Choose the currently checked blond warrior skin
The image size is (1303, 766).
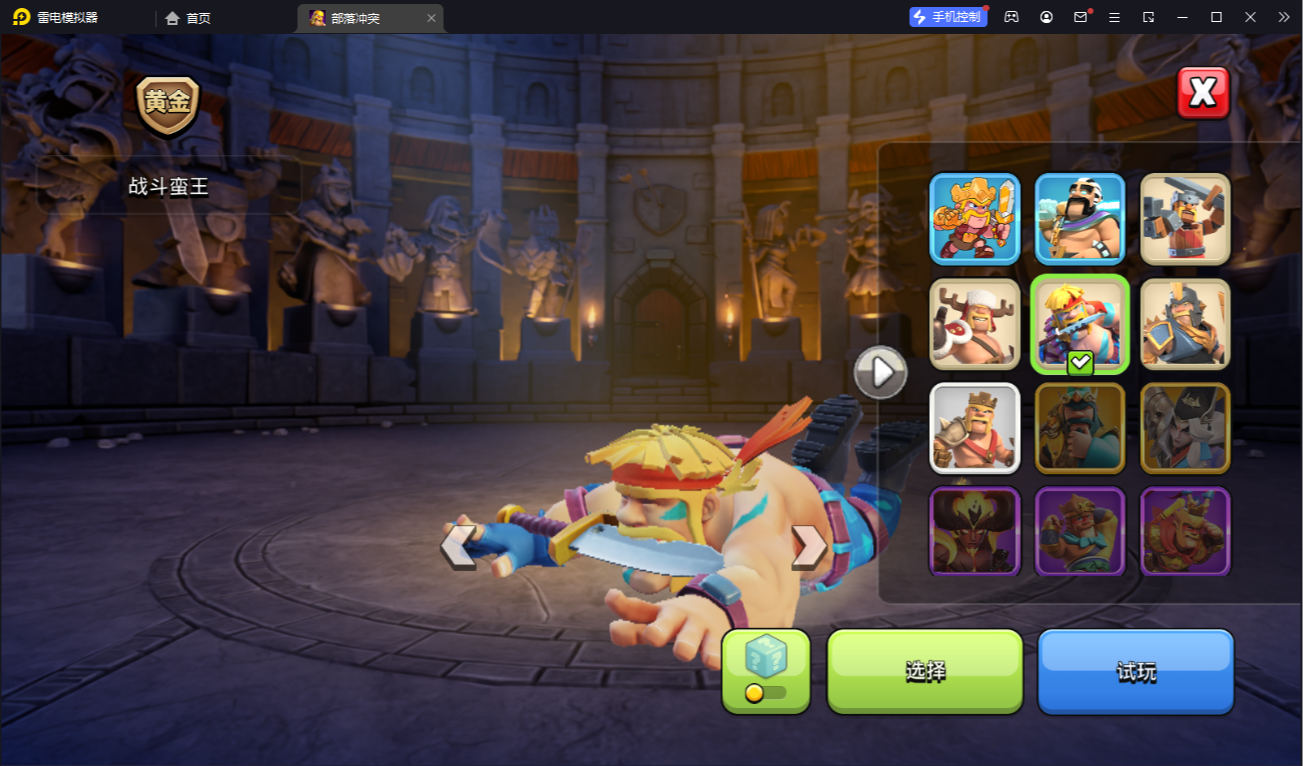1080,324
